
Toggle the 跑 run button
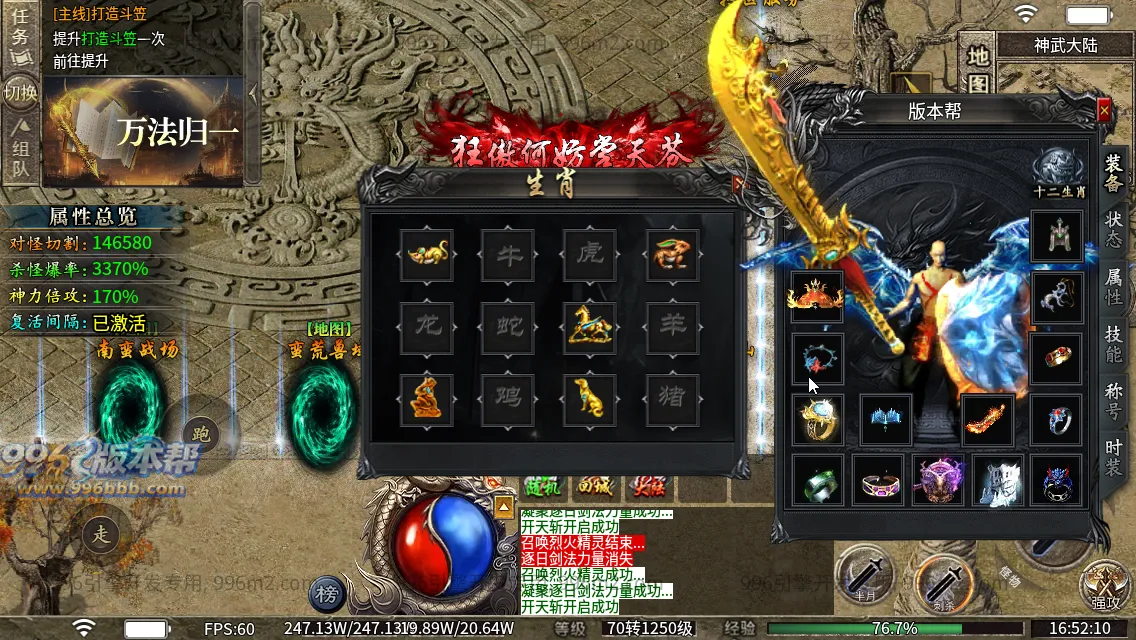coord(201,433)
